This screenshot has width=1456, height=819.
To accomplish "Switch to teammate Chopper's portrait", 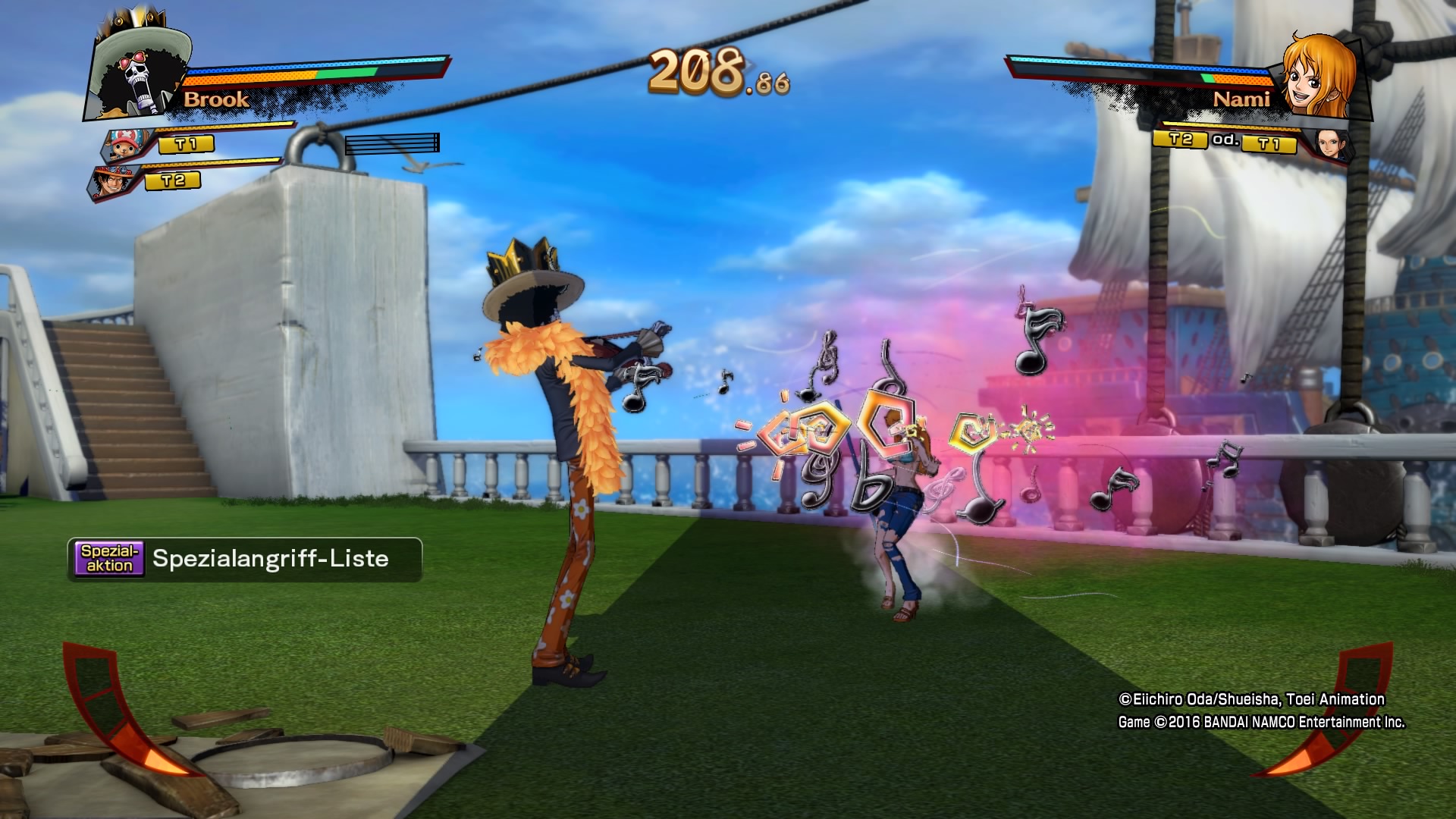I will click(127, 146).
